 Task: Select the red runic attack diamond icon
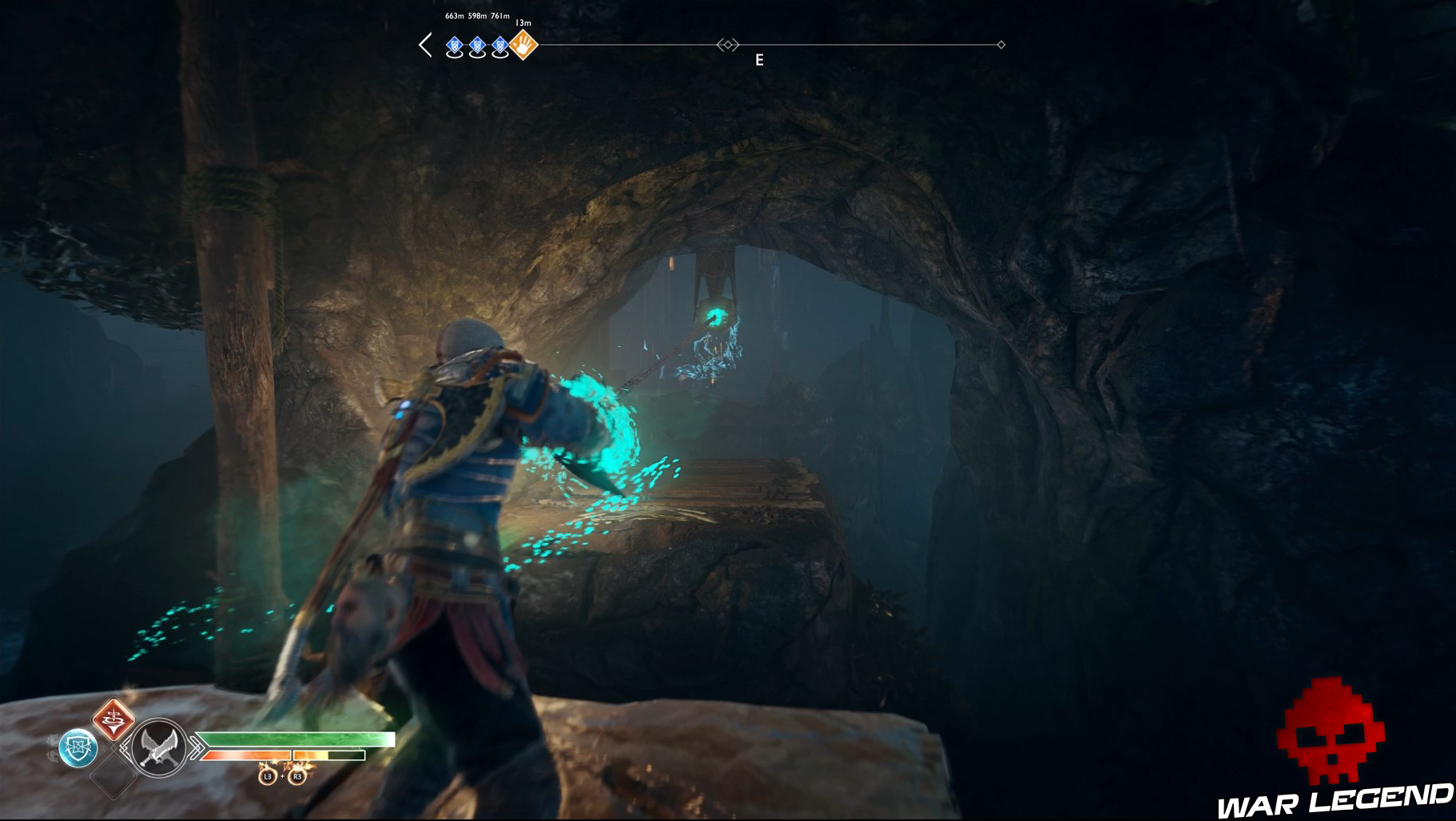coord(114,719)
